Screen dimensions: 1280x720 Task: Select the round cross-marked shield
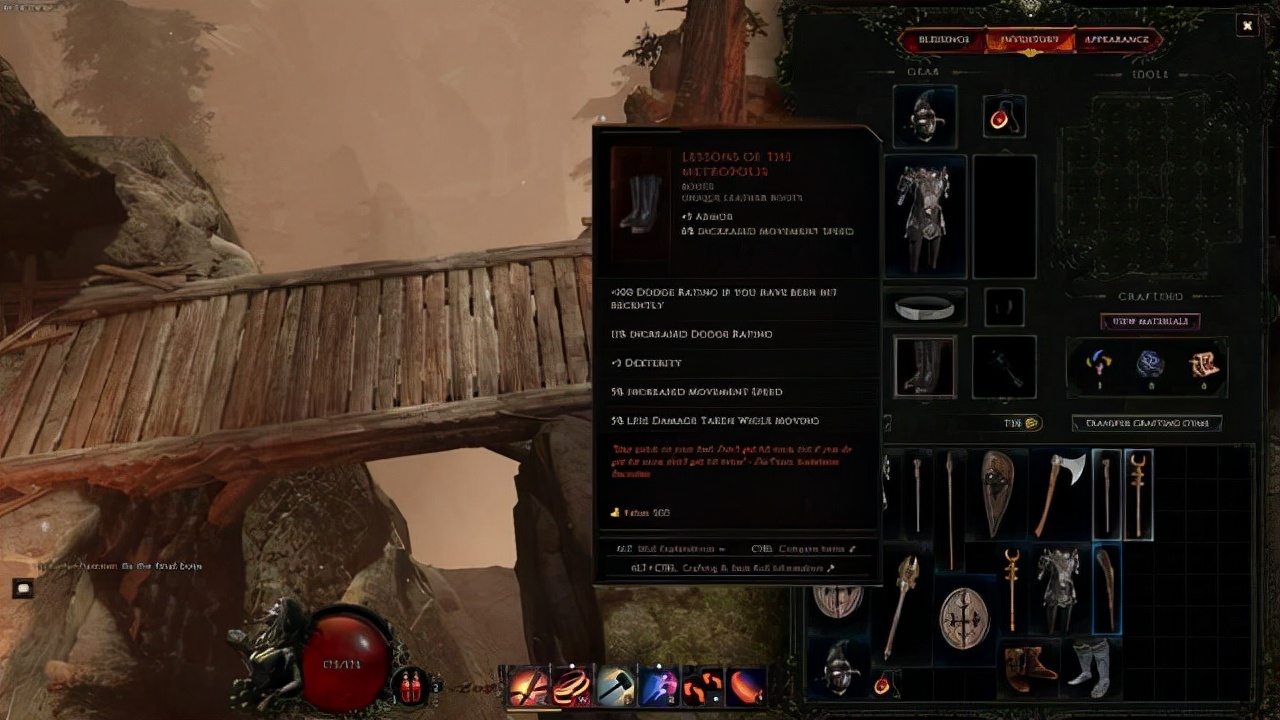point(964,617)
